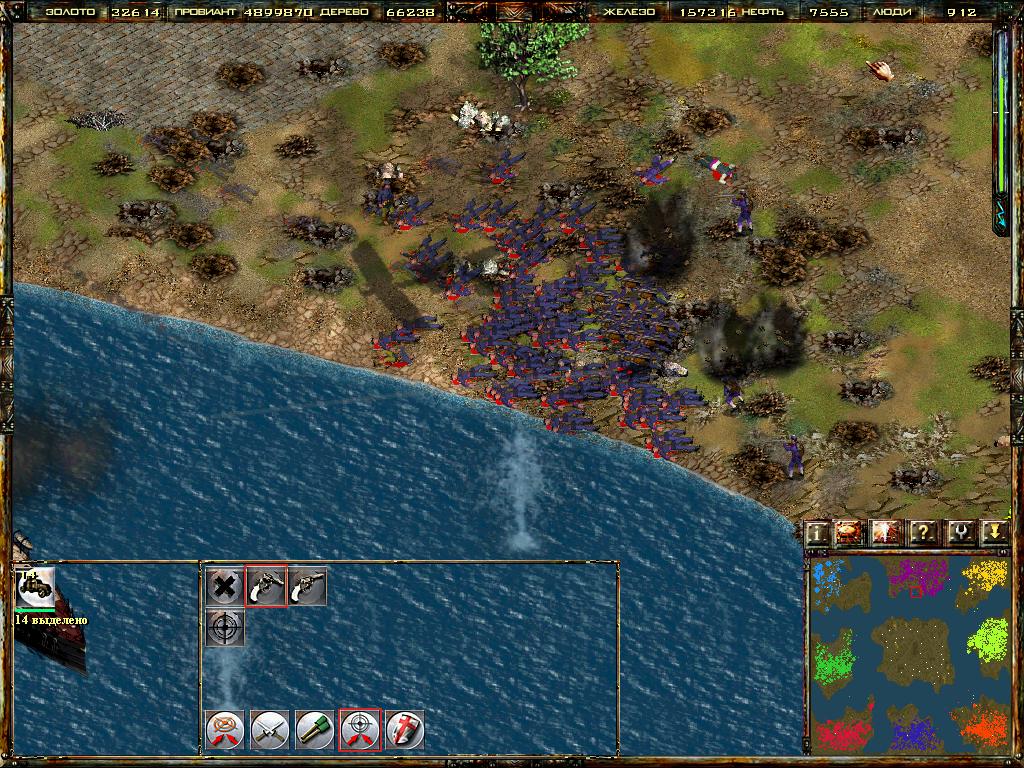Open the info button marked 'i'
1024x768 pixels.
[818, 532]
